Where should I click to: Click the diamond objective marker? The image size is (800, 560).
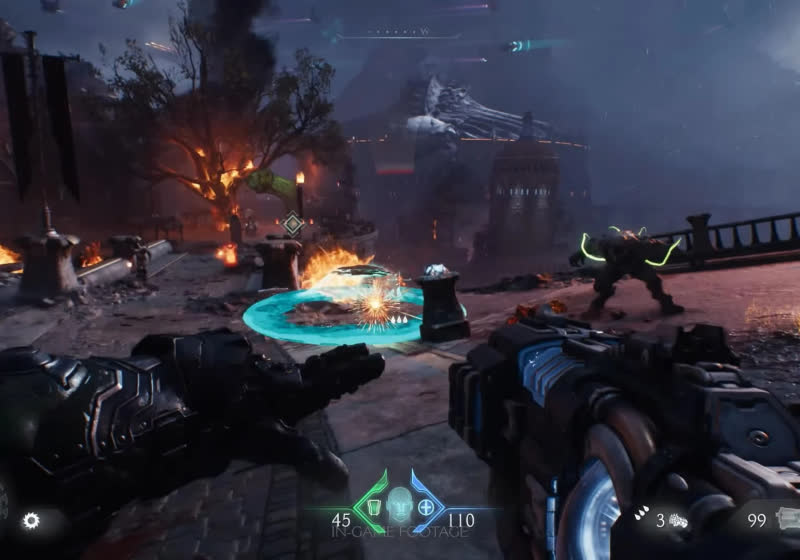point(292,223)
